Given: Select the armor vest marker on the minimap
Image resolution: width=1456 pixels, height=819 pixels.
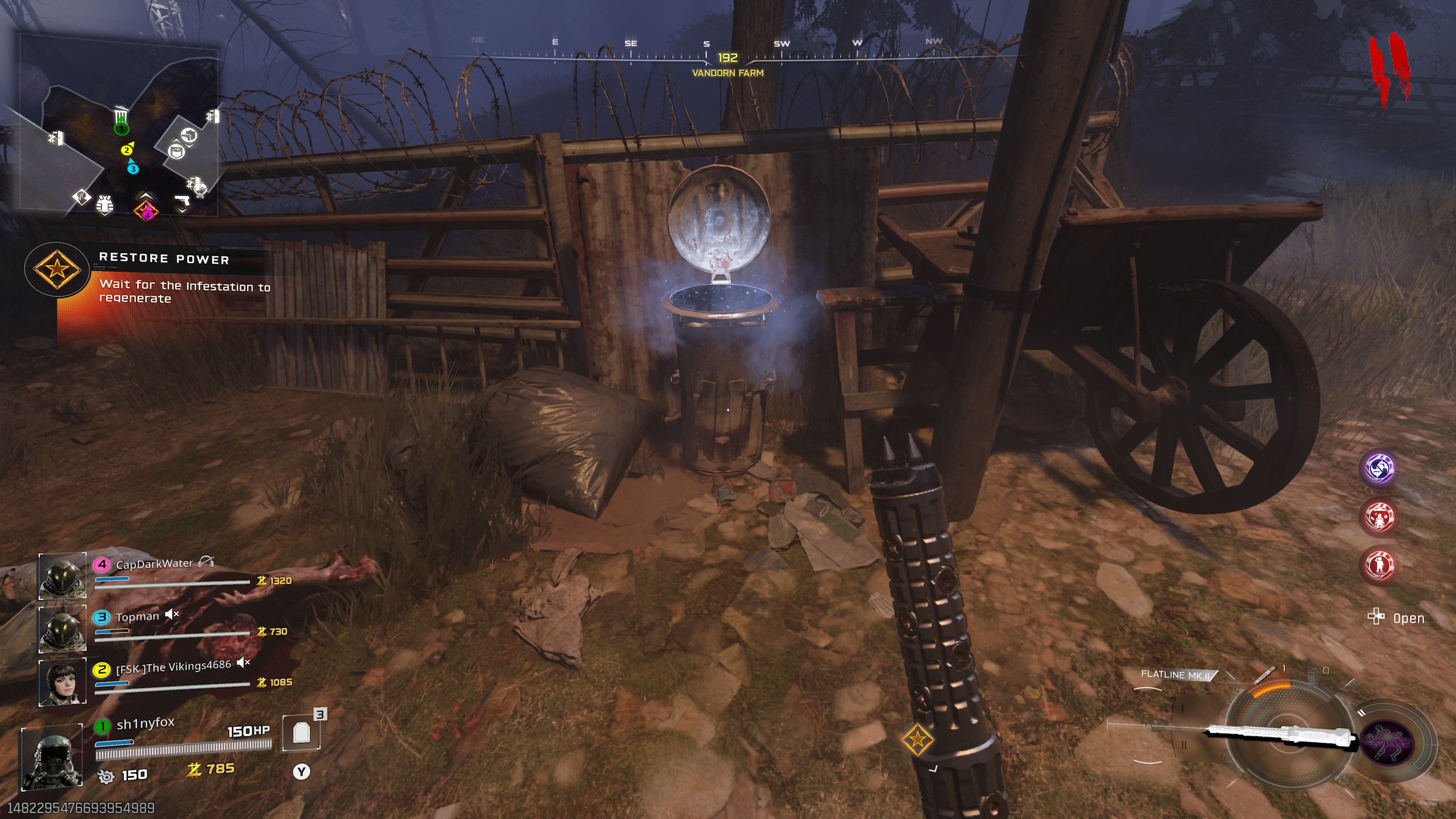Looking at the screenshot, I should click(105, 205).
